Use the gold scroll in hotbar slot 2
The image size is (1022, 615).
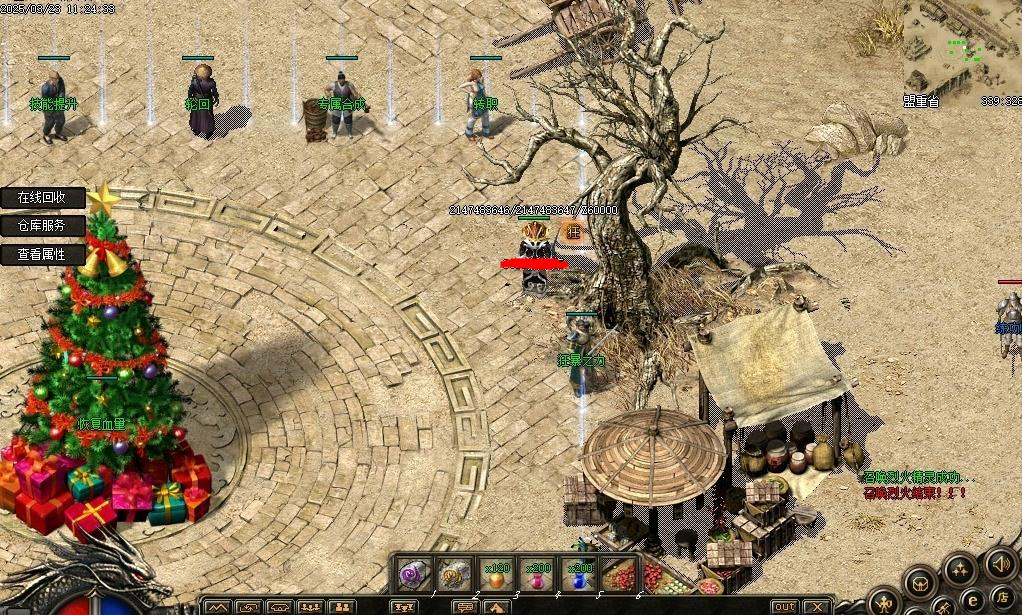tap(454, 574)
